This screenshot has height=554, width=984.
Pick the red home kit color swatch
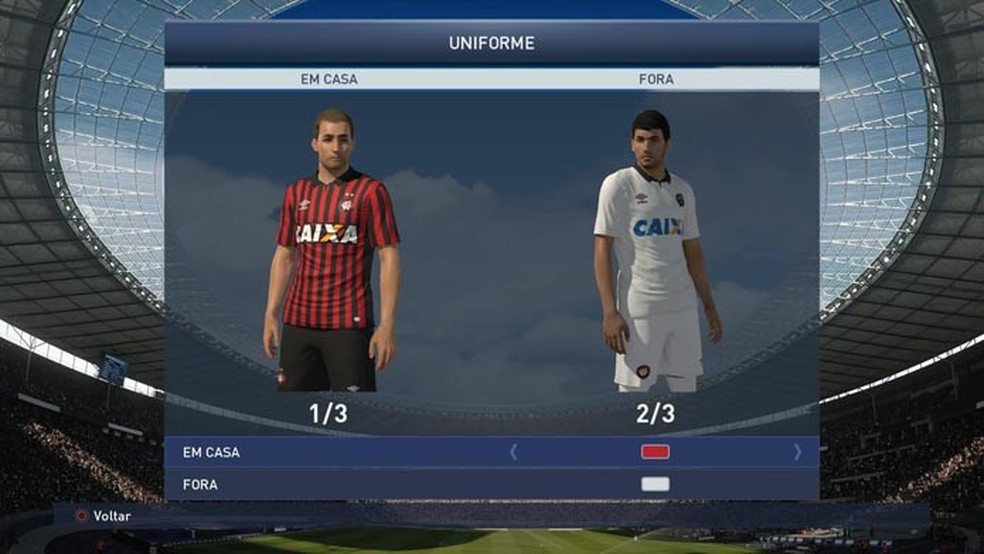[x=655, y=452]
